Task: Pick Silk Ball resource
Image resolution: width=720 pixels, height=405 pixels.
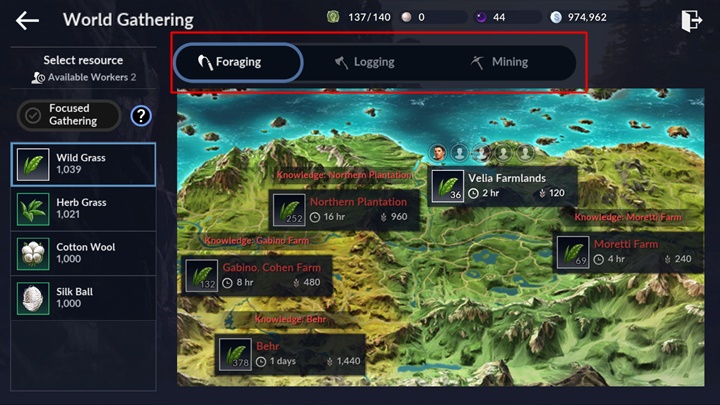Action: pyautogui.click(x=83, y=297)
